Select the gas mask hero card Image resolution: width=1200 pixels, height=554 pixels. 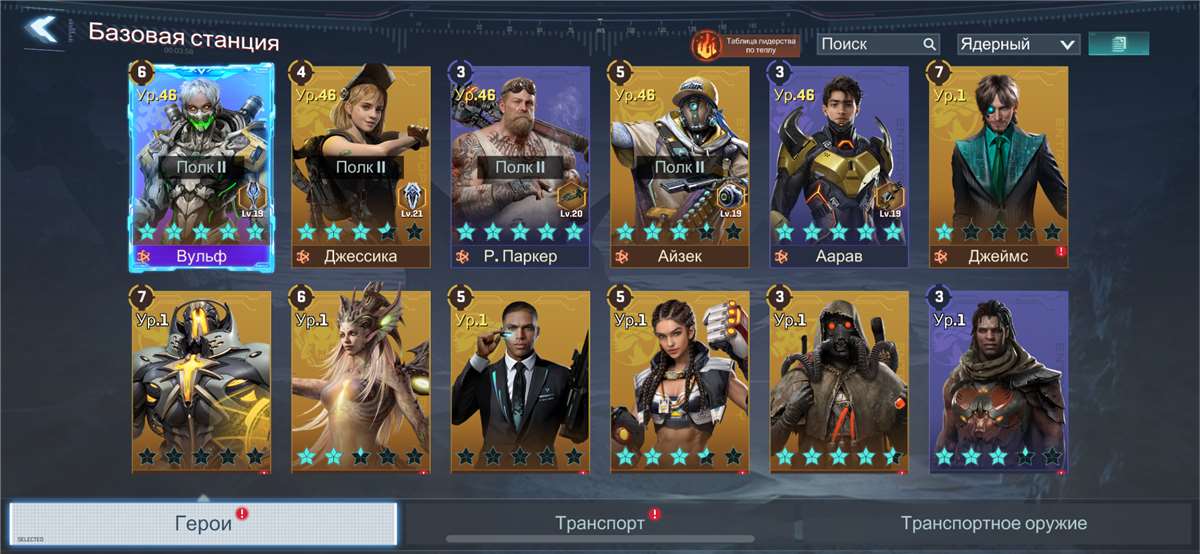(x=839, y=380)
